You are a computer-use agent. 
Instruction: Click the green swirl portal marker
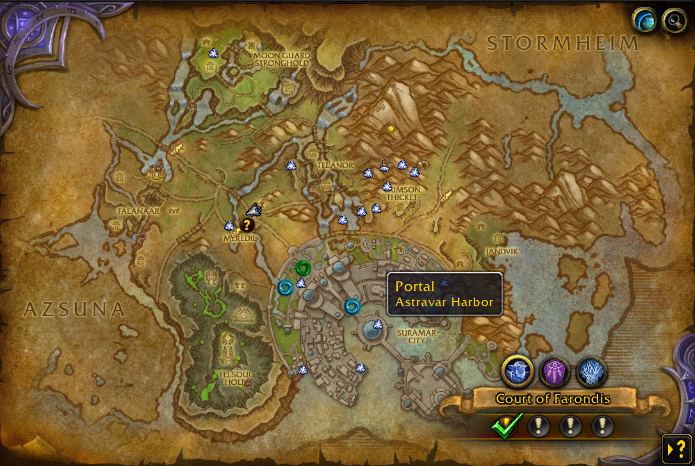303,268
